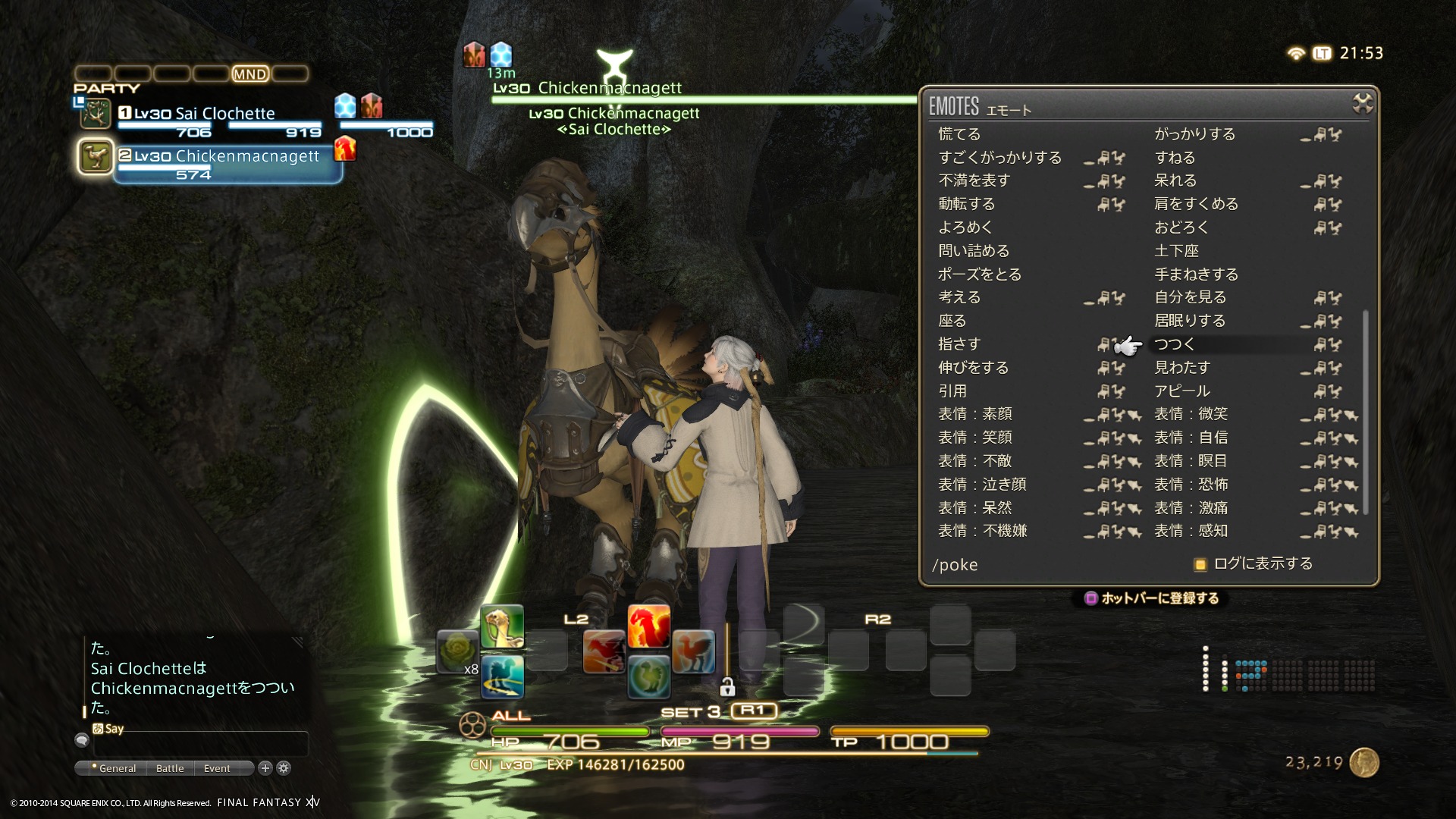Choose the 手まねきする emote
The height and width of the screenshot is (819, 1456).
1196,275
